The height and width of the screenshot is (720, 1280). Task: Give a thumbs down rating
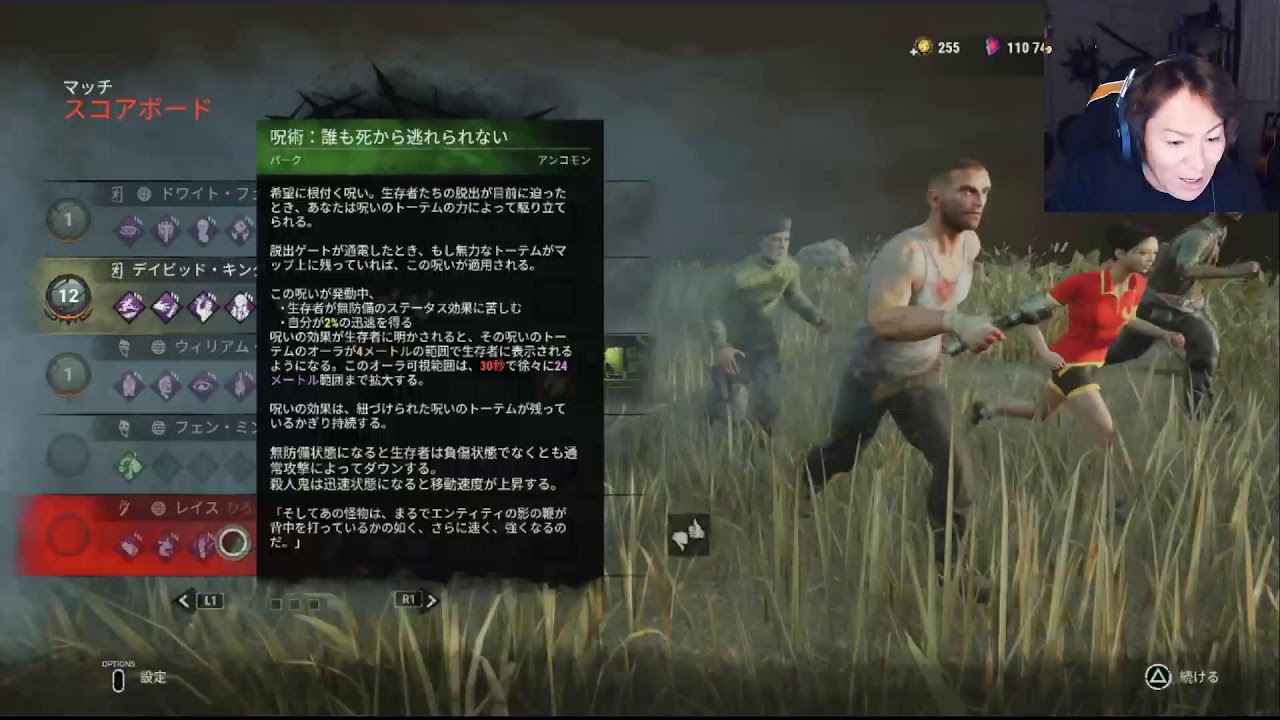click(x=678, y=540)
